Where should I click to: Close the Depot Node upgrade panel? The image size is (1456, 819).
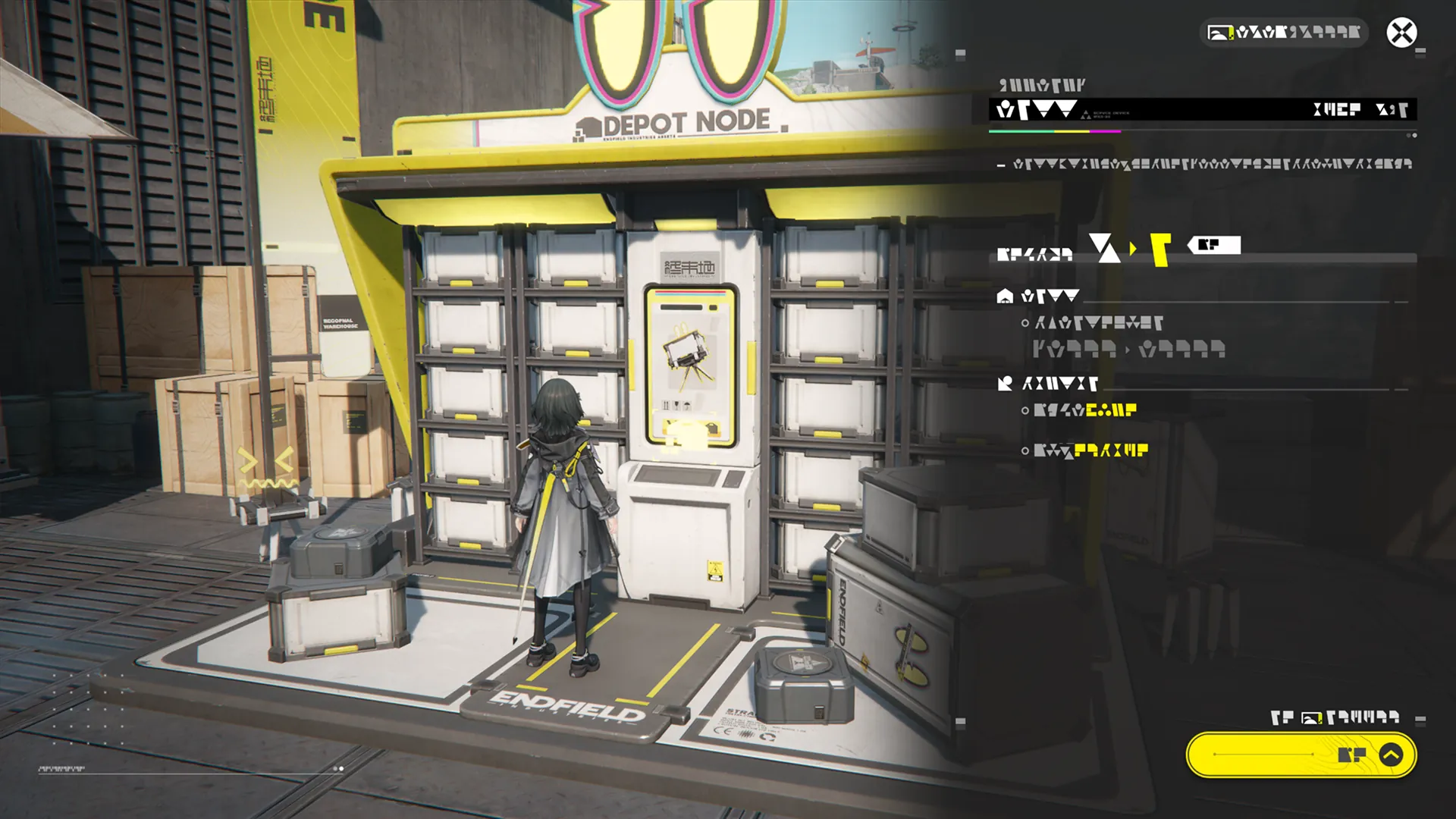(1401, 33)
